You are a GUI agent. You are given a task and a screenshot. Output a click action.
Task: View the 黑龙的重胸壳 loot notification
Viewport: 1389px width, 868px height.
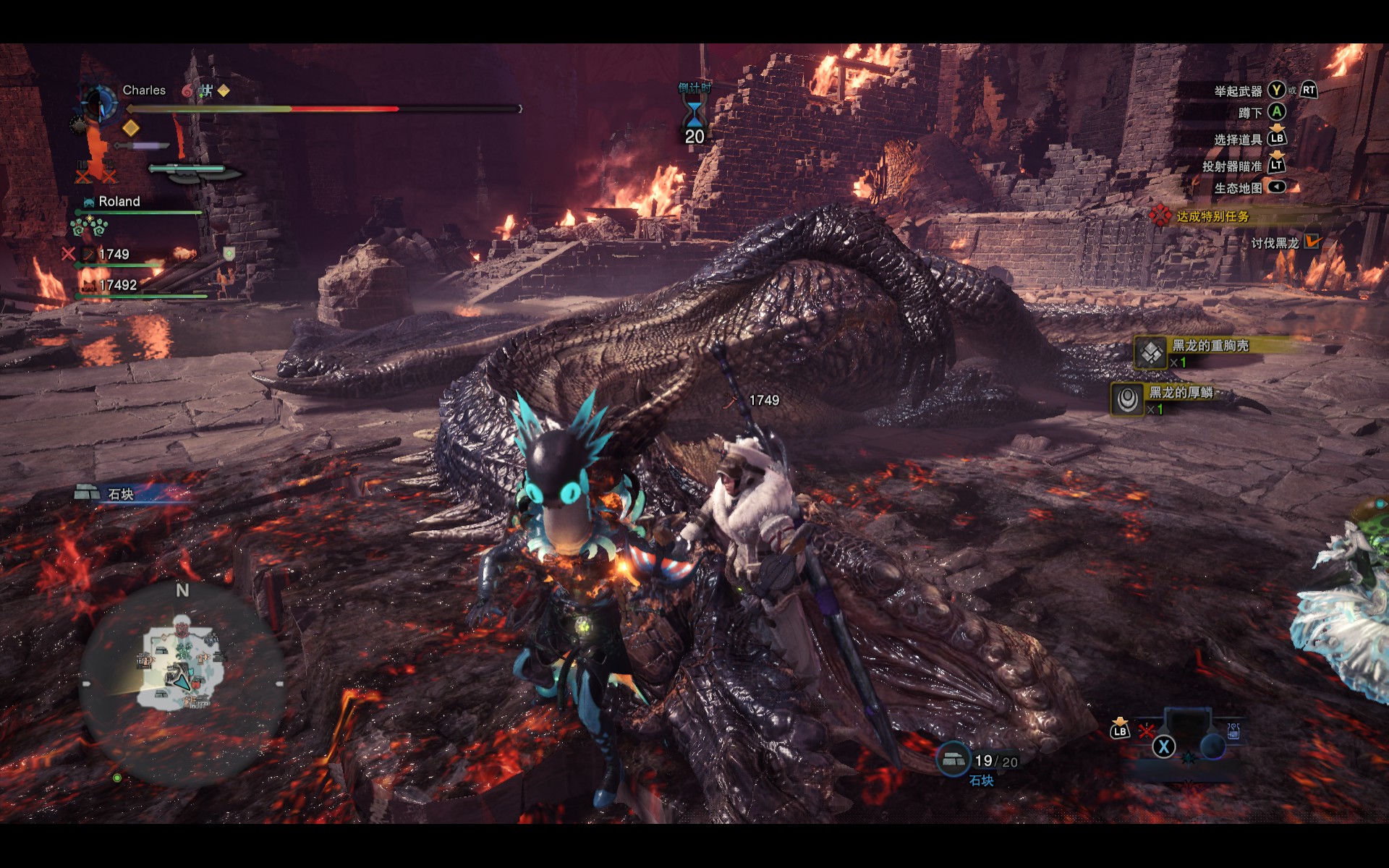pyautogui.click(x=1210, y=346)
